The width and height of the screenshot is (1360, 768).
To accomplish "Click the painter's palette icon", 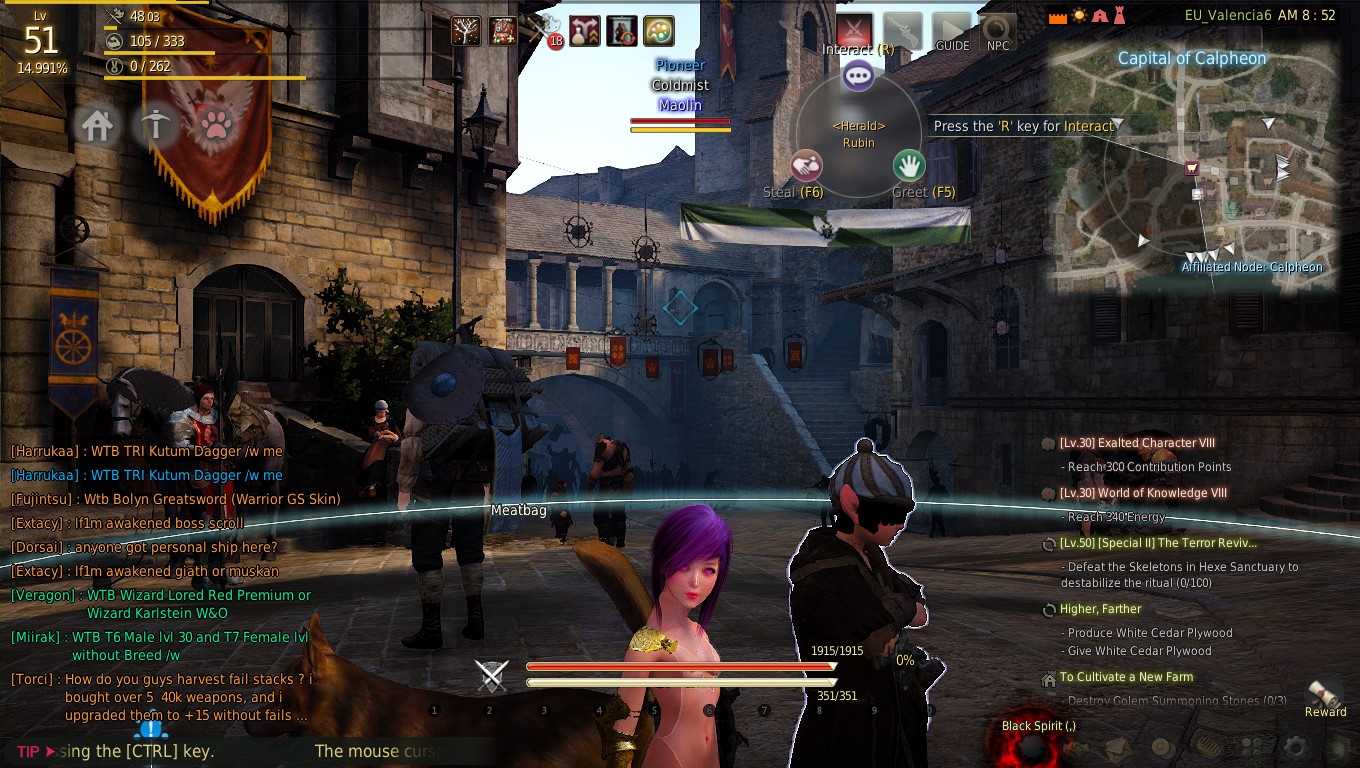I will [657, 31].
